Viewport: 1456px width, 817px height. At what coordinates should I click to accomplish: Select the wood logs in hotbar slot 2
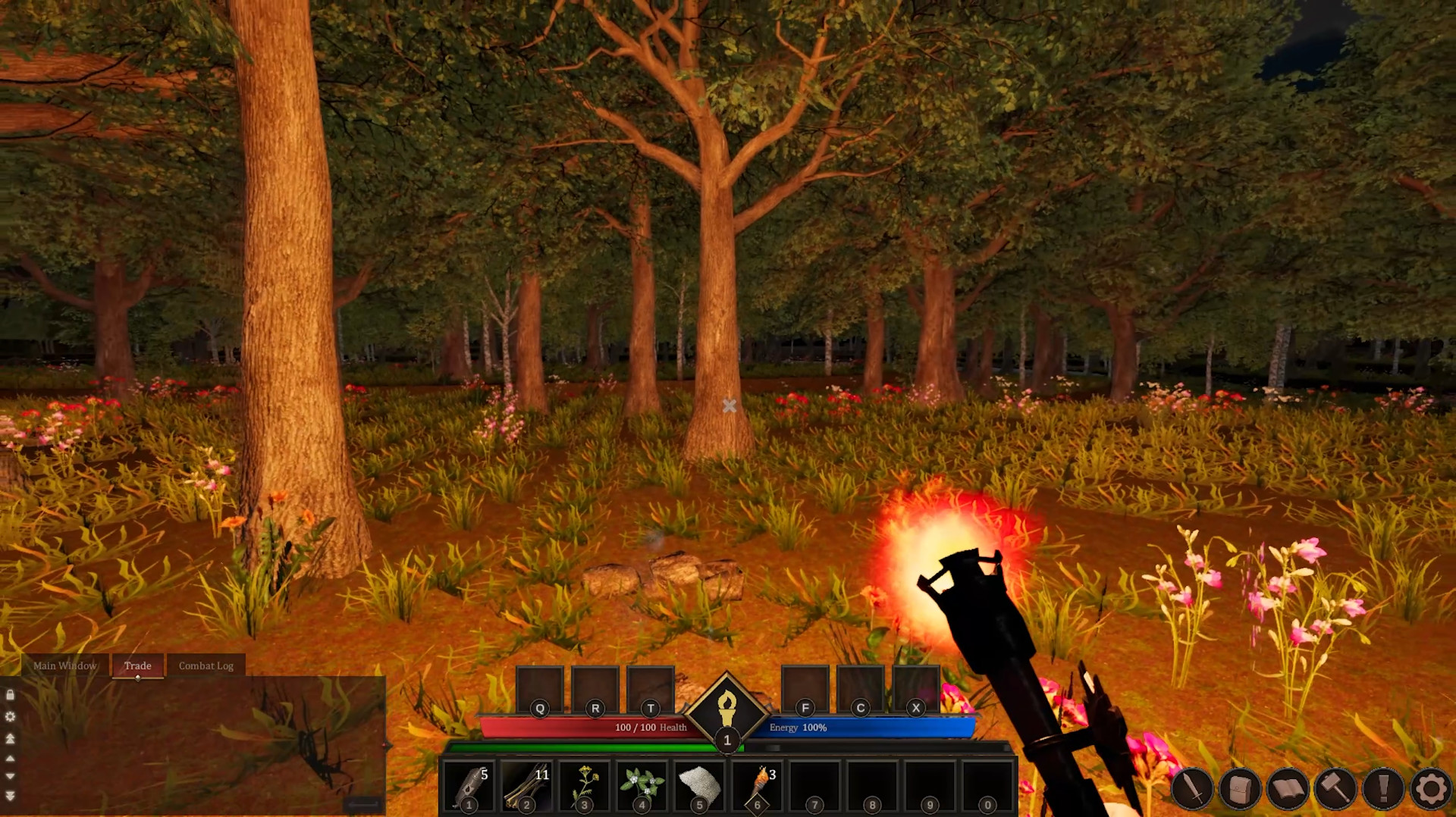coord(527,784)
